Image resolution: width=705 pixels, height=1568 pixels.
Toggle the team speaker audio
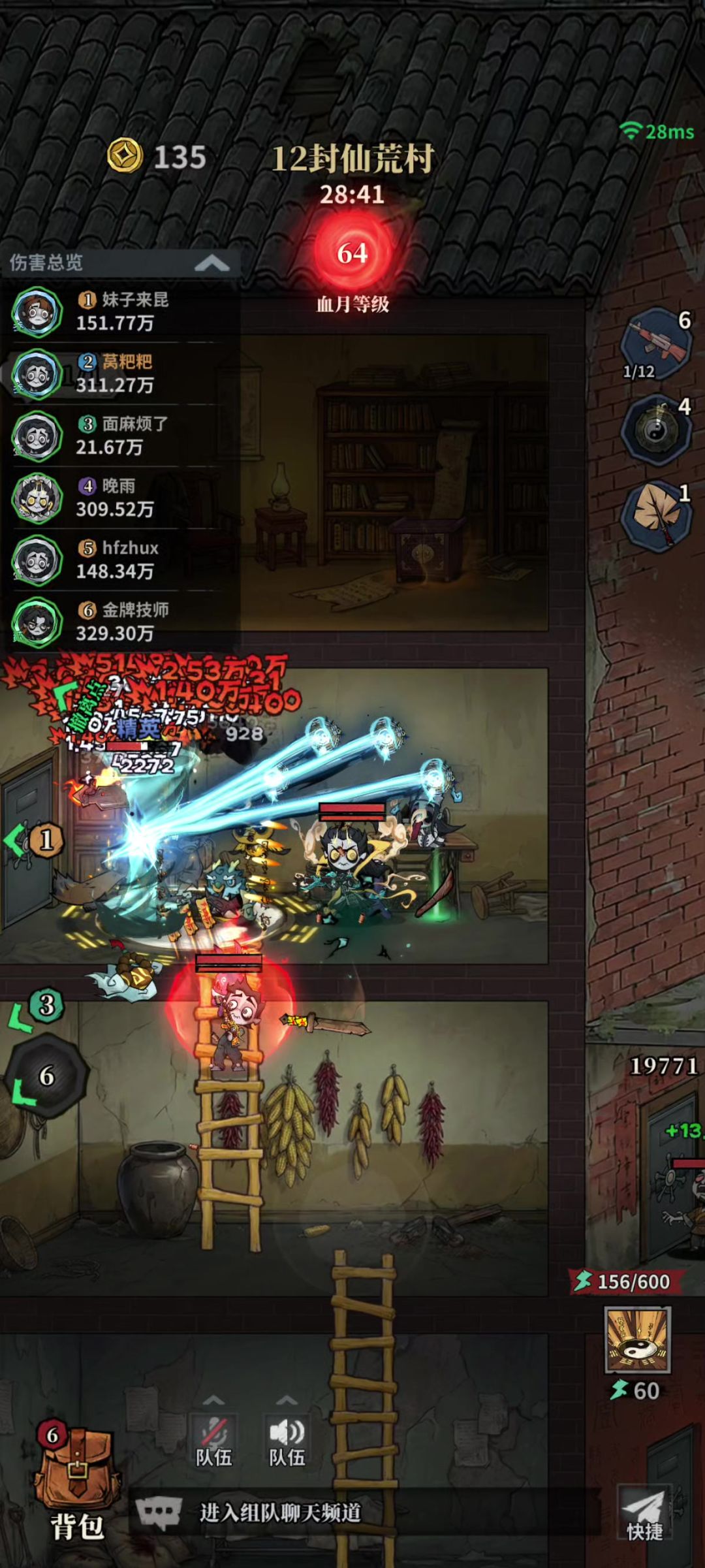pos(287,1441)
